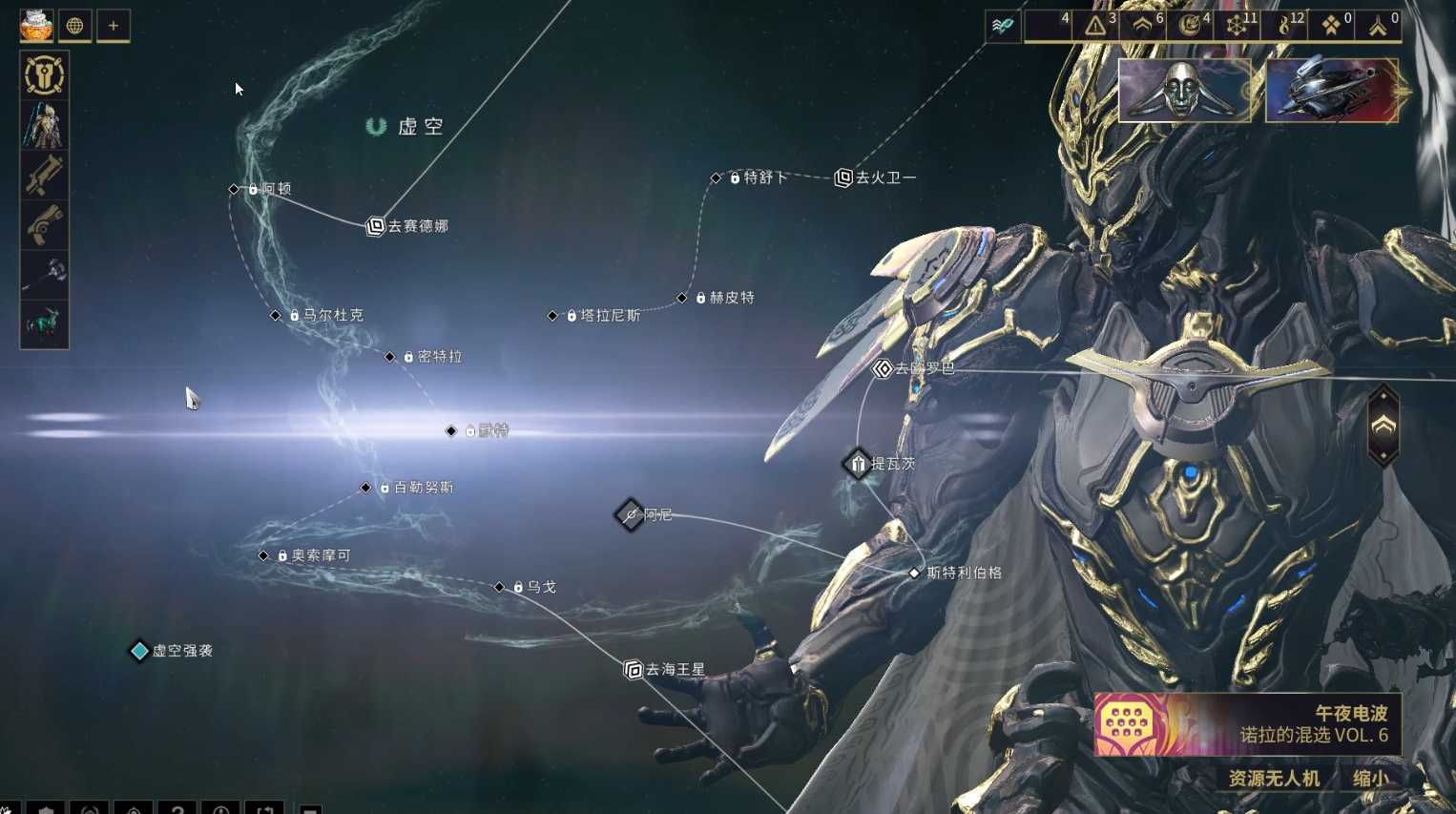Open 资源无人机 resource drones
1456x814 pixels.
pyautogui.click(x=1276, y=779)
